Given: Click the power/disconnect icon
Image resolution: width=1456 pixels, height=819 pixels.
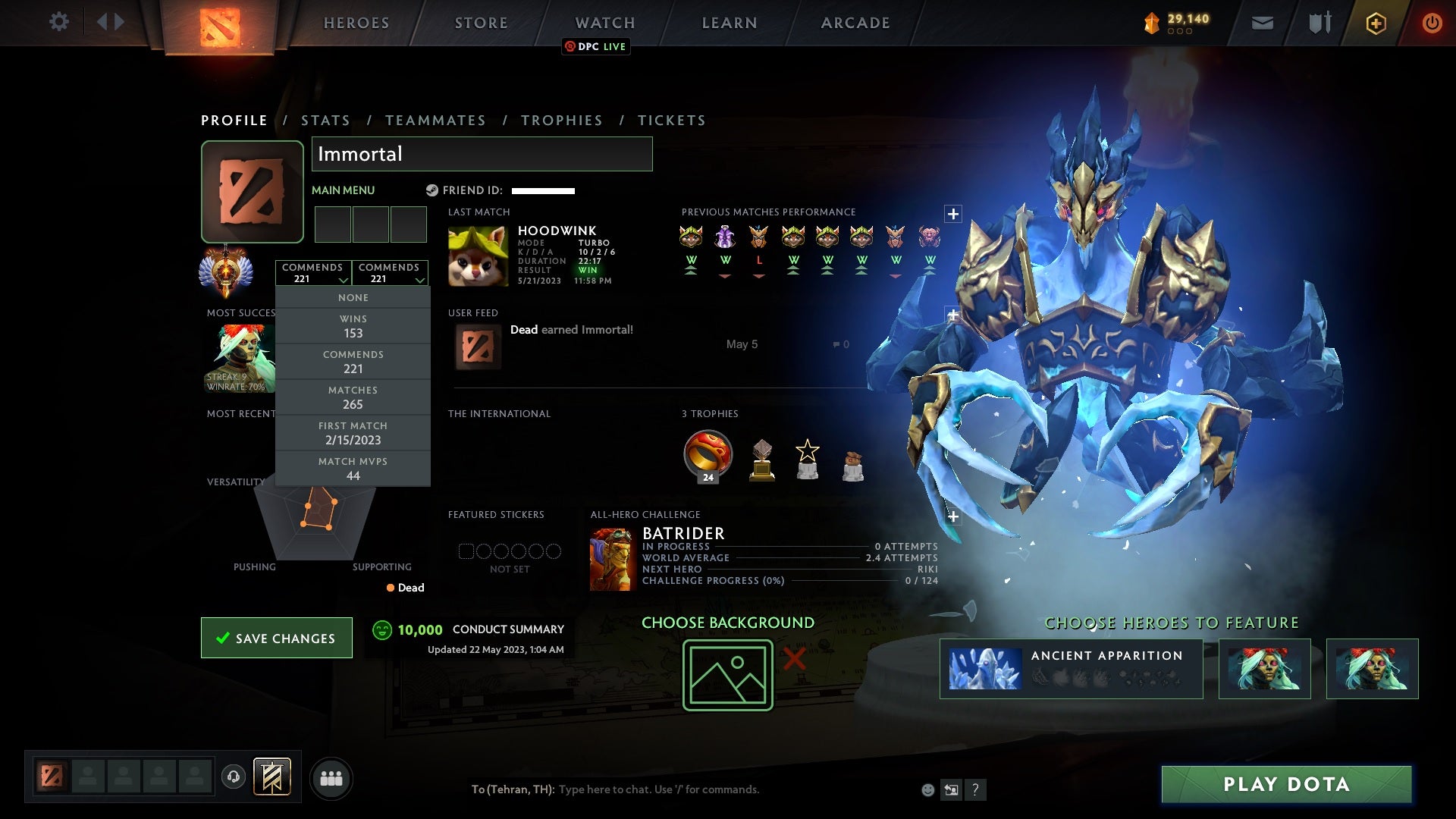Looking at the screenshot, I should [1432, 23].
